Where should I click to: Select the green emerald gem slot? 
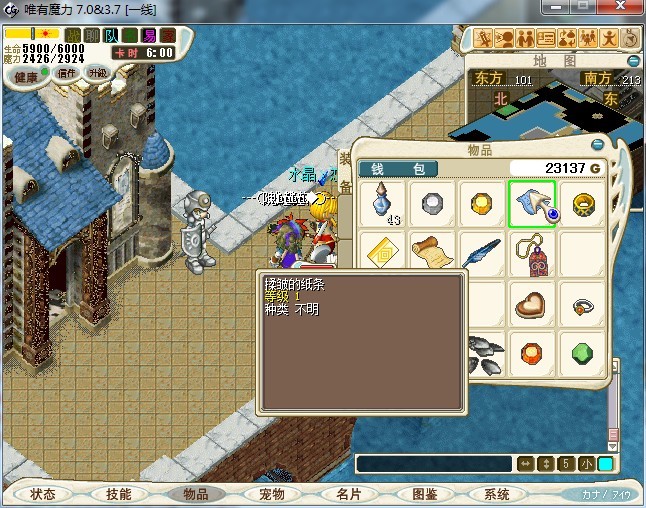582,353
